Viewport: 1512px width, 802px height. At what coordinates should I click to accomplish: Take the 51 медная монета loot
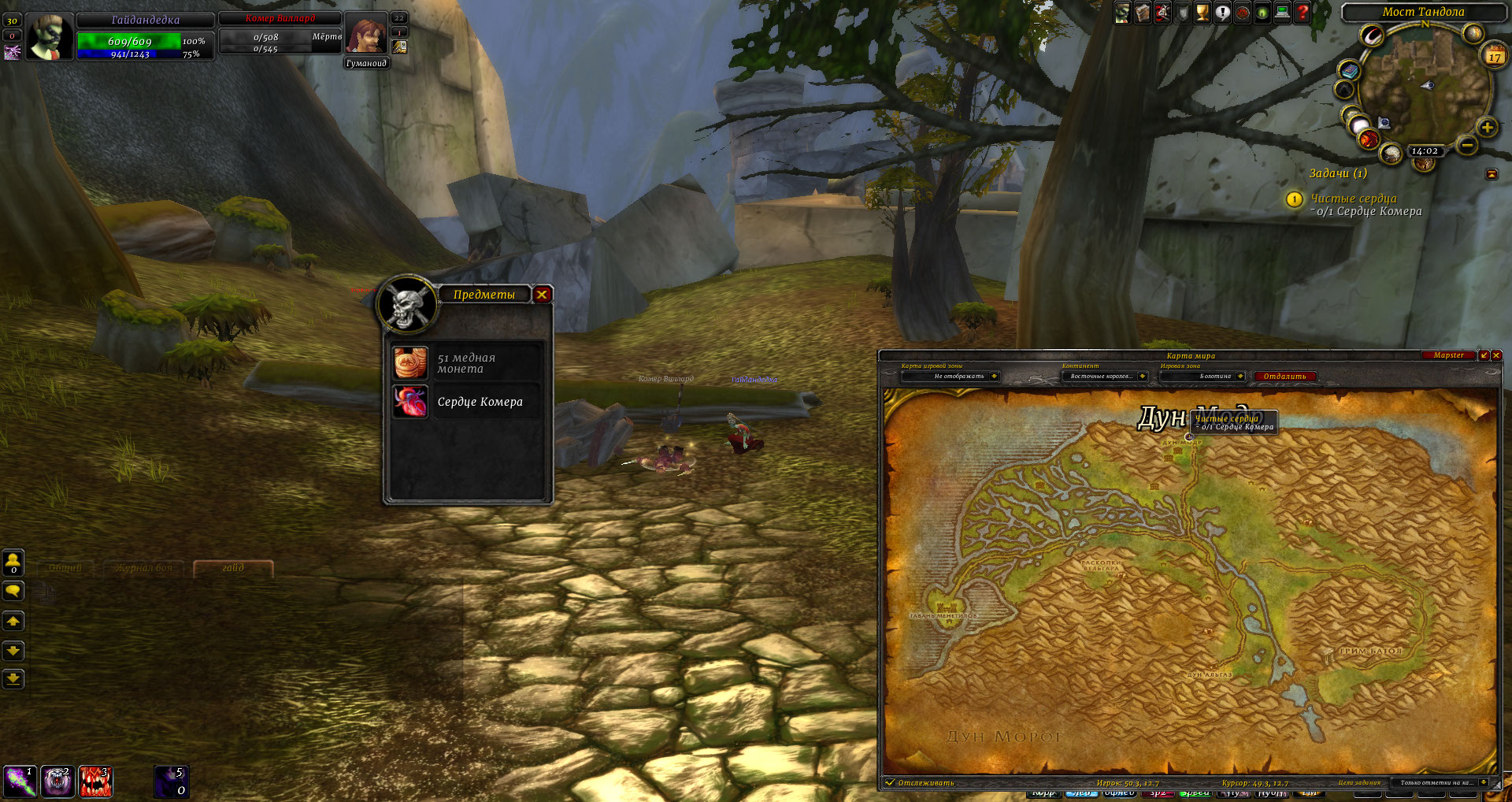click(x=410, y=363)
